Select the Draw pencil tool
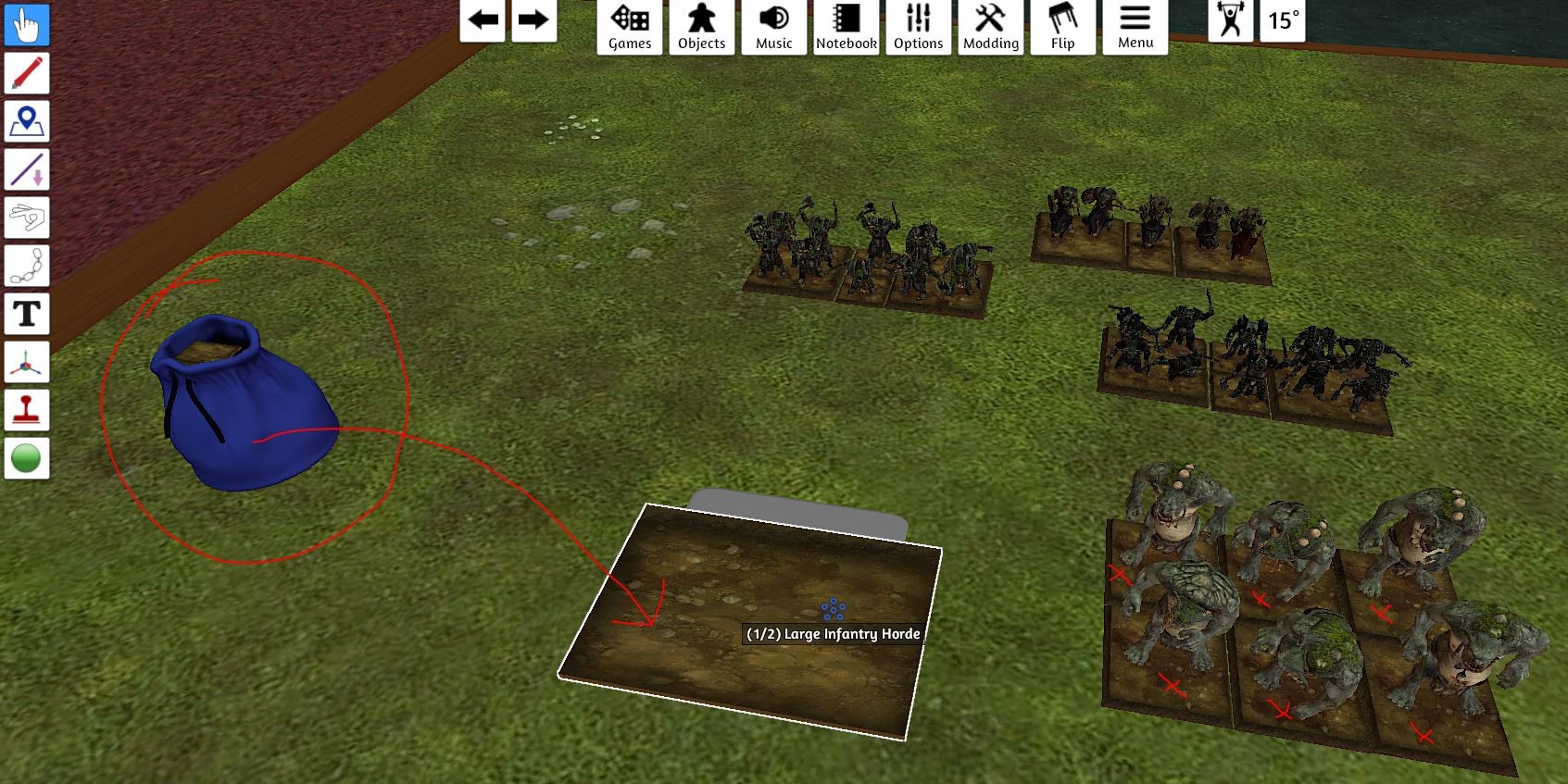Image resolution: width=1568 pixels, height=784 pixels. [26, 73]
